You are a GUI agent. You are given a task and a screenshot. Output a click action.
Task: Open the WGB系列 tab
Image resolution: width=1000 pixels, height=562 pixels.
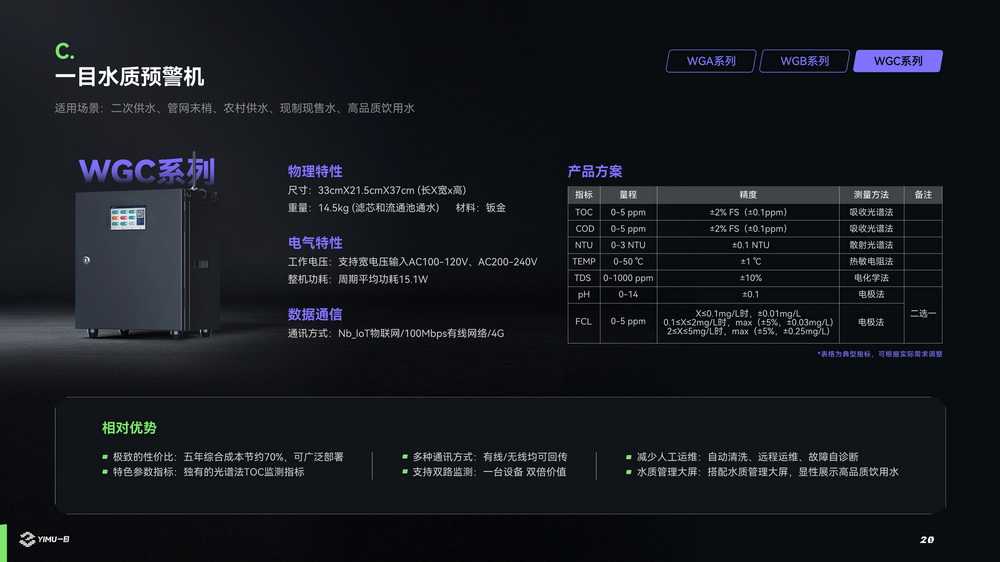point(804,61)
